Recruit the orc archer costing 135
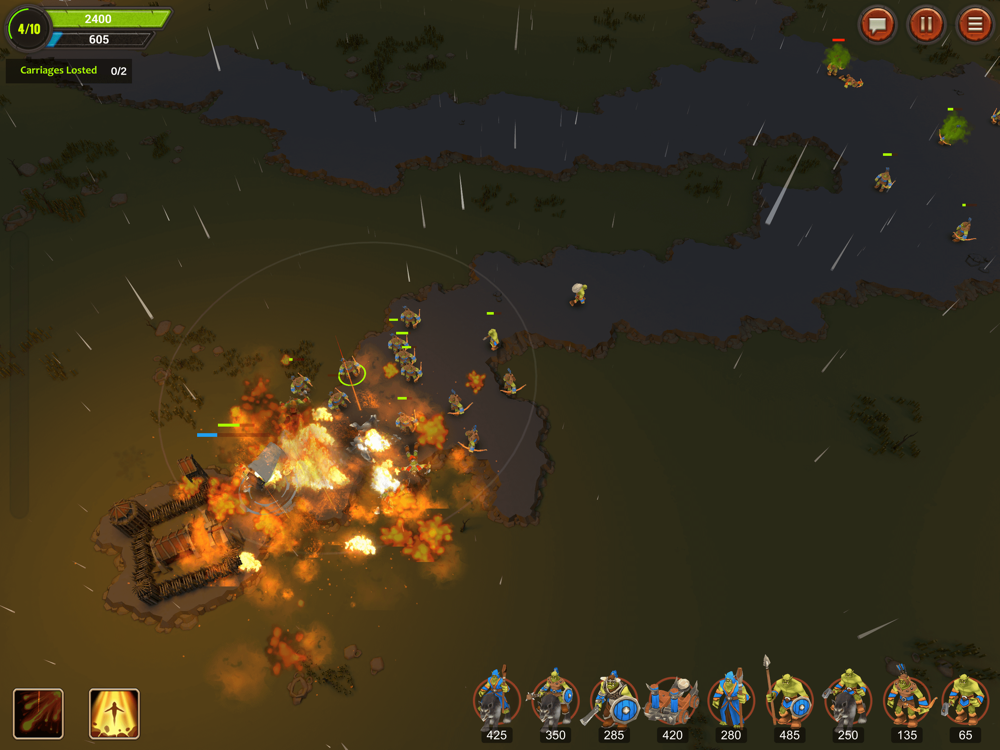Image resolution: width=1000 pixels, height=750 pixels. click(x=907, y=701)
